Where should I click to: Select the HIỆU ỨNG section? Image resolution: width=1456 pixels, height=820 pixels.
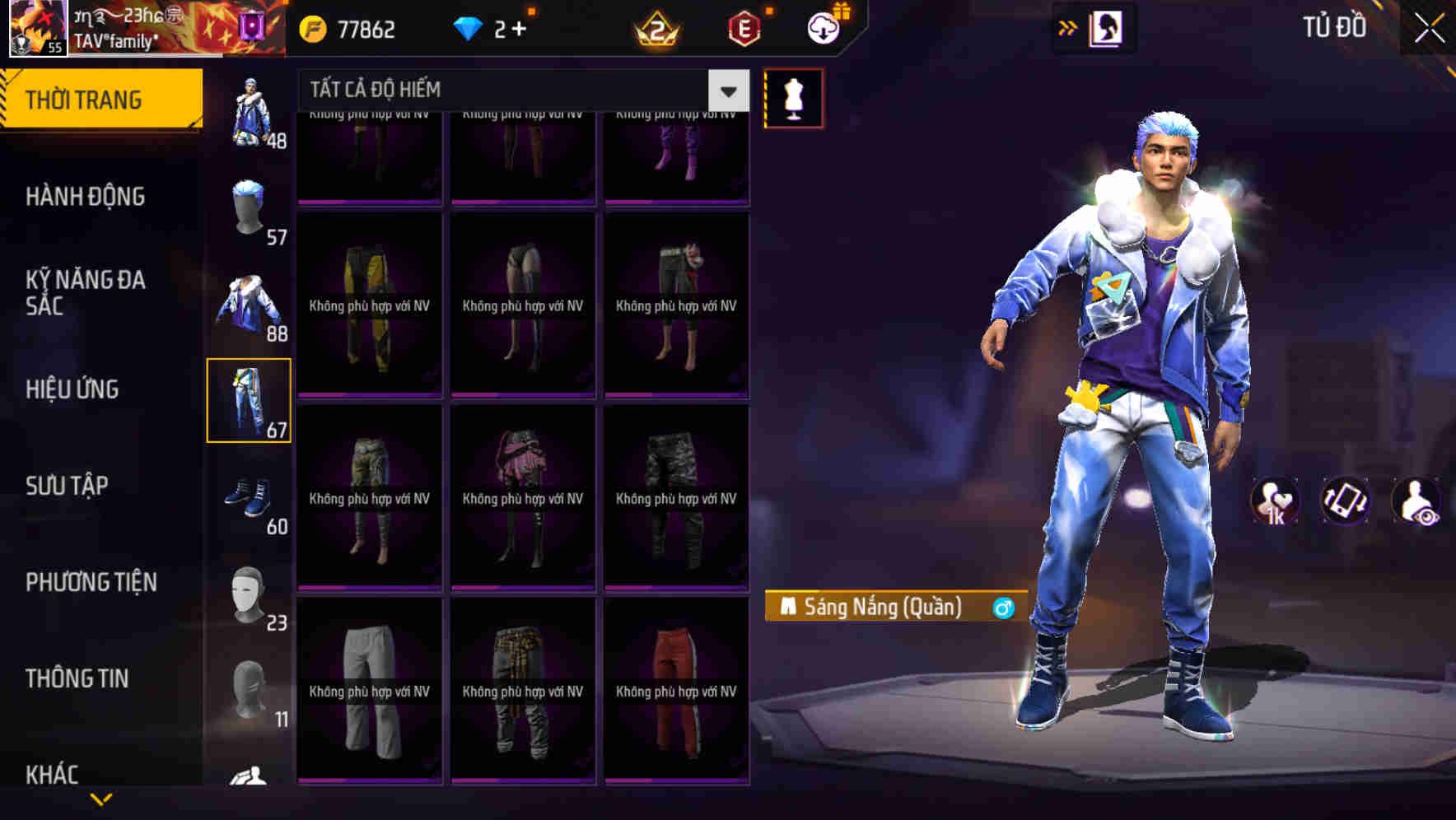point(72,389)
